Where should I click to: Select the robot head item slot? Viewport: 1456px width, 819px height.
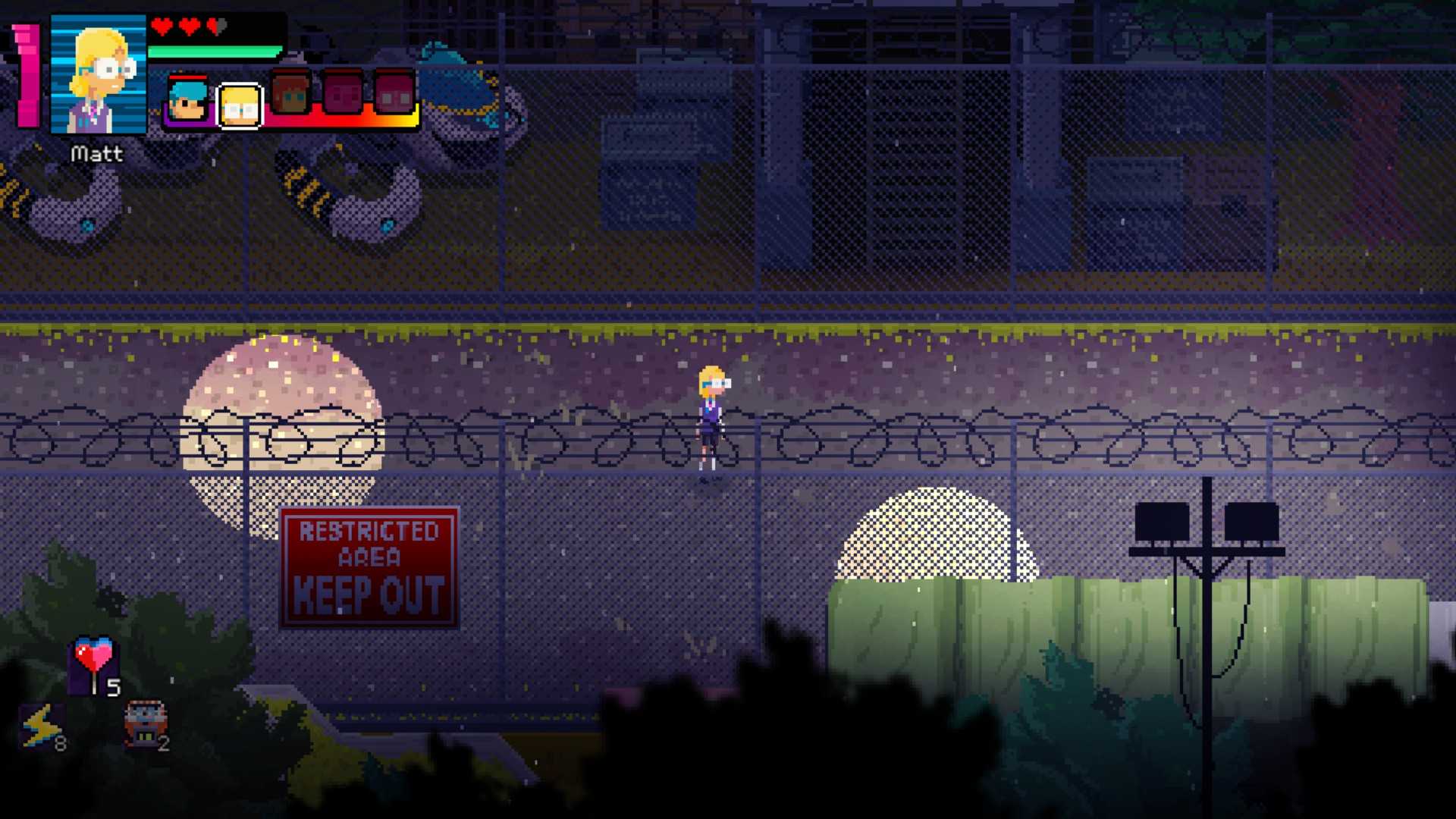145,723
